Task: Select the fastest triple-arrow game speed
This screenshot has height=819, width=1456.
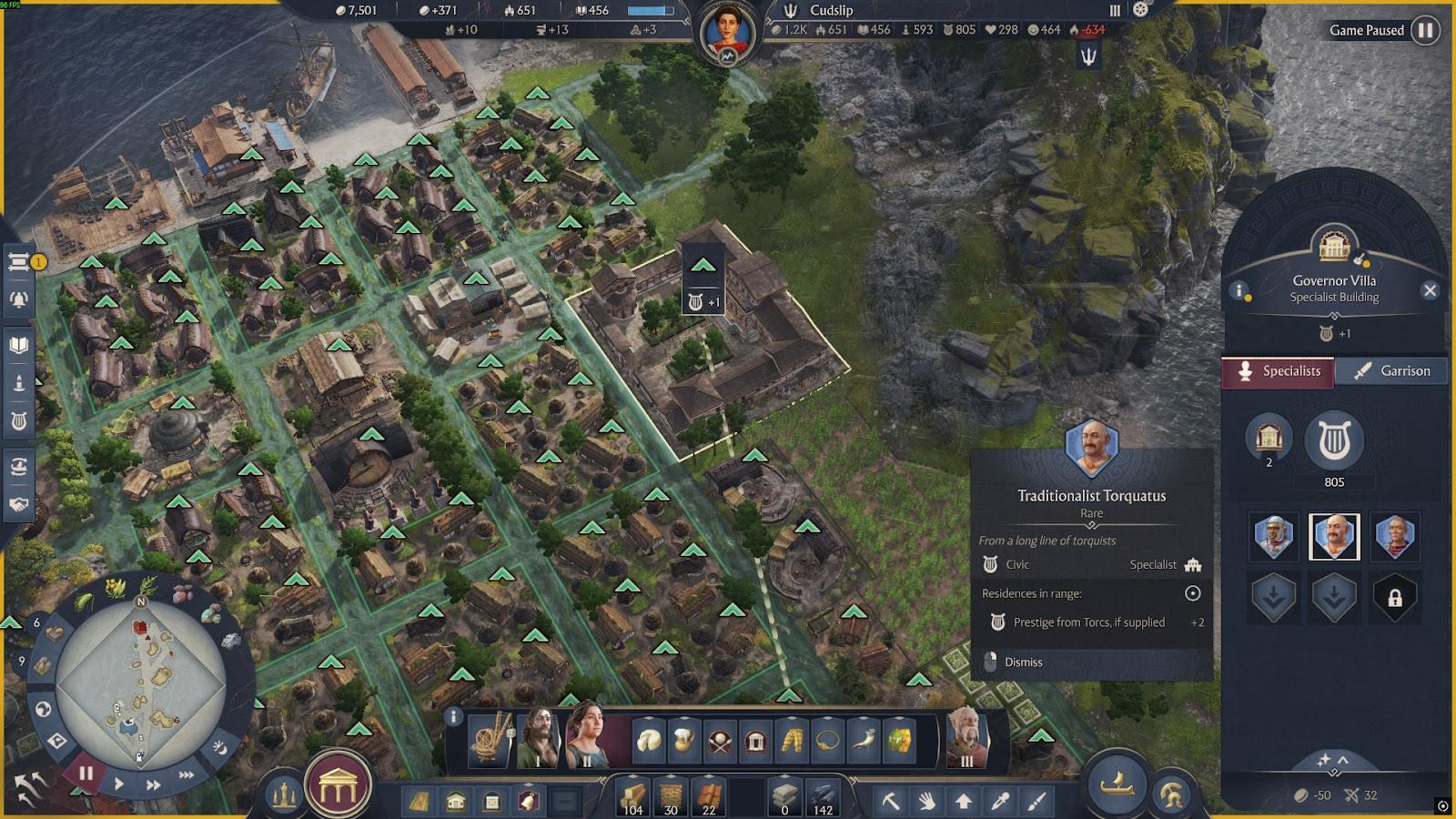Action: pyautogui.click(x=187, y=775)
